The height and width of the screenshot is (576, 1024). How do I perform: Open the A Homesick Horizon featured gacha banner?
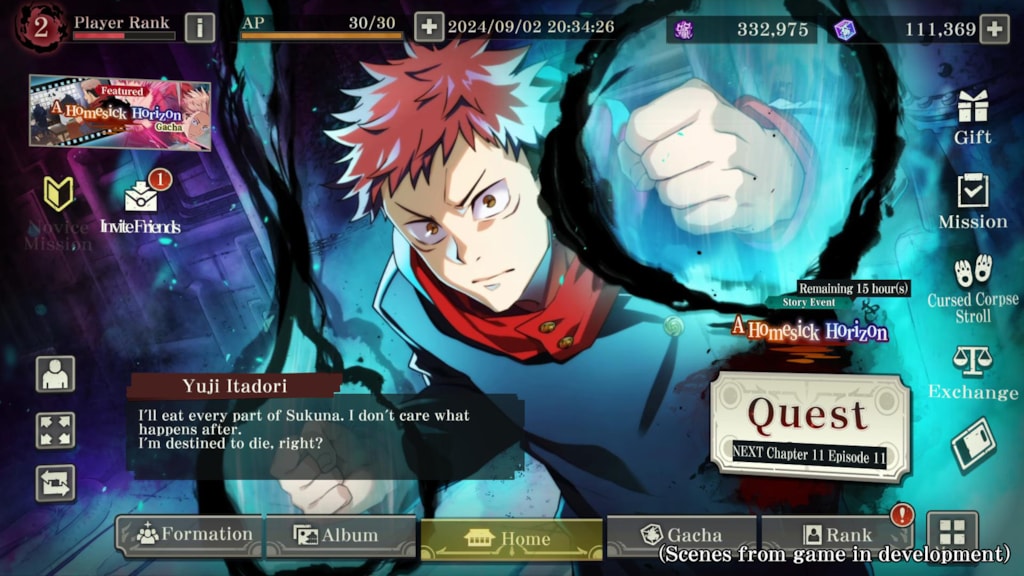click(120, 112)
